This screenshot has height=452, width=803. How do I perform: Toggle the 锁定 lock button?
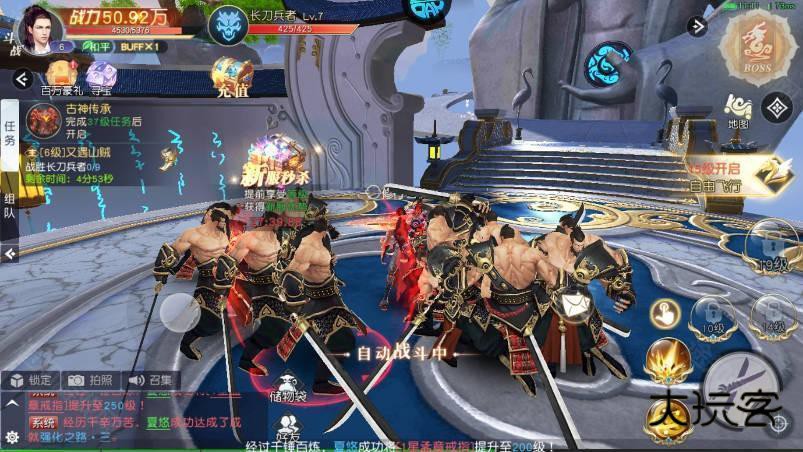[x=32, y=380]
